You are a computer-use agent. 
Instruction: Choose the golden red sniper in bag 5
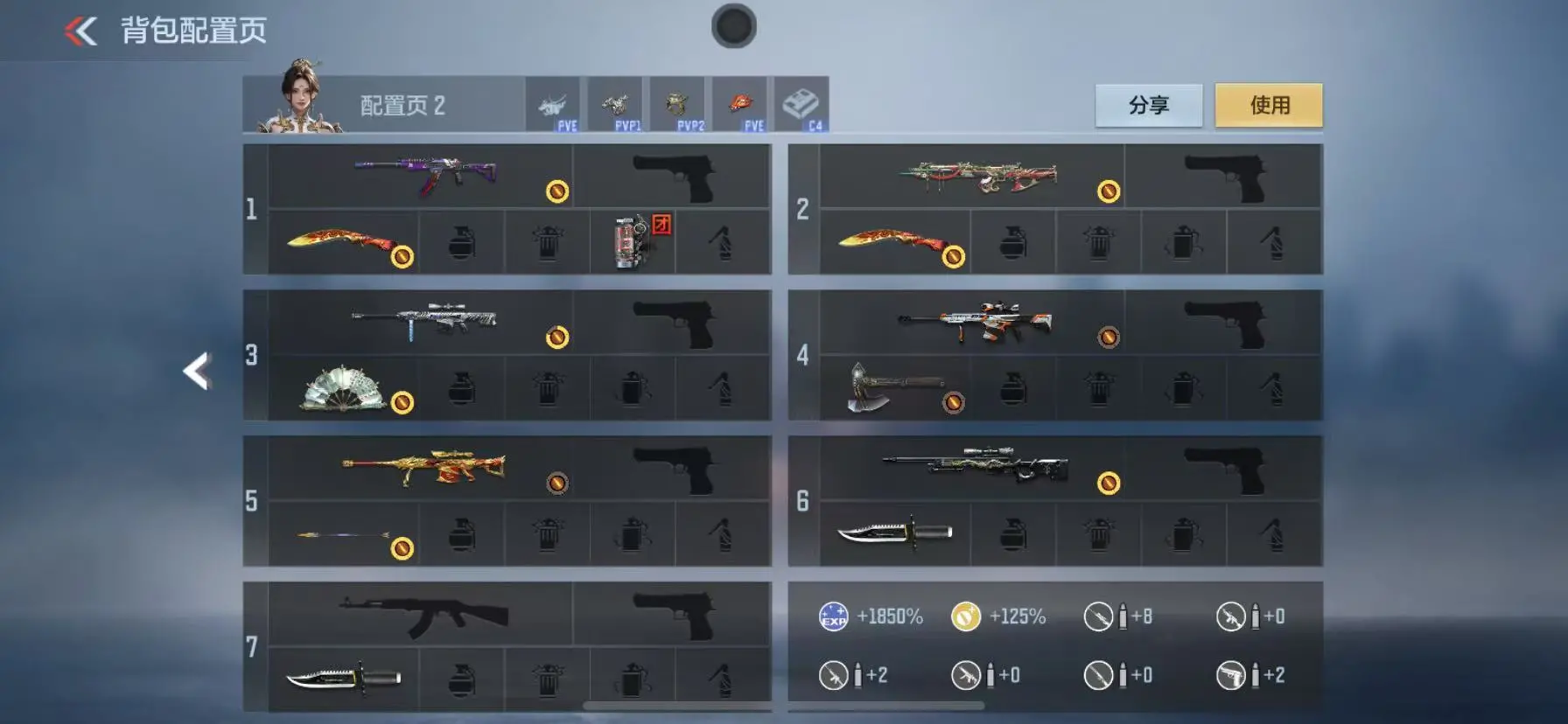point(425,469)
